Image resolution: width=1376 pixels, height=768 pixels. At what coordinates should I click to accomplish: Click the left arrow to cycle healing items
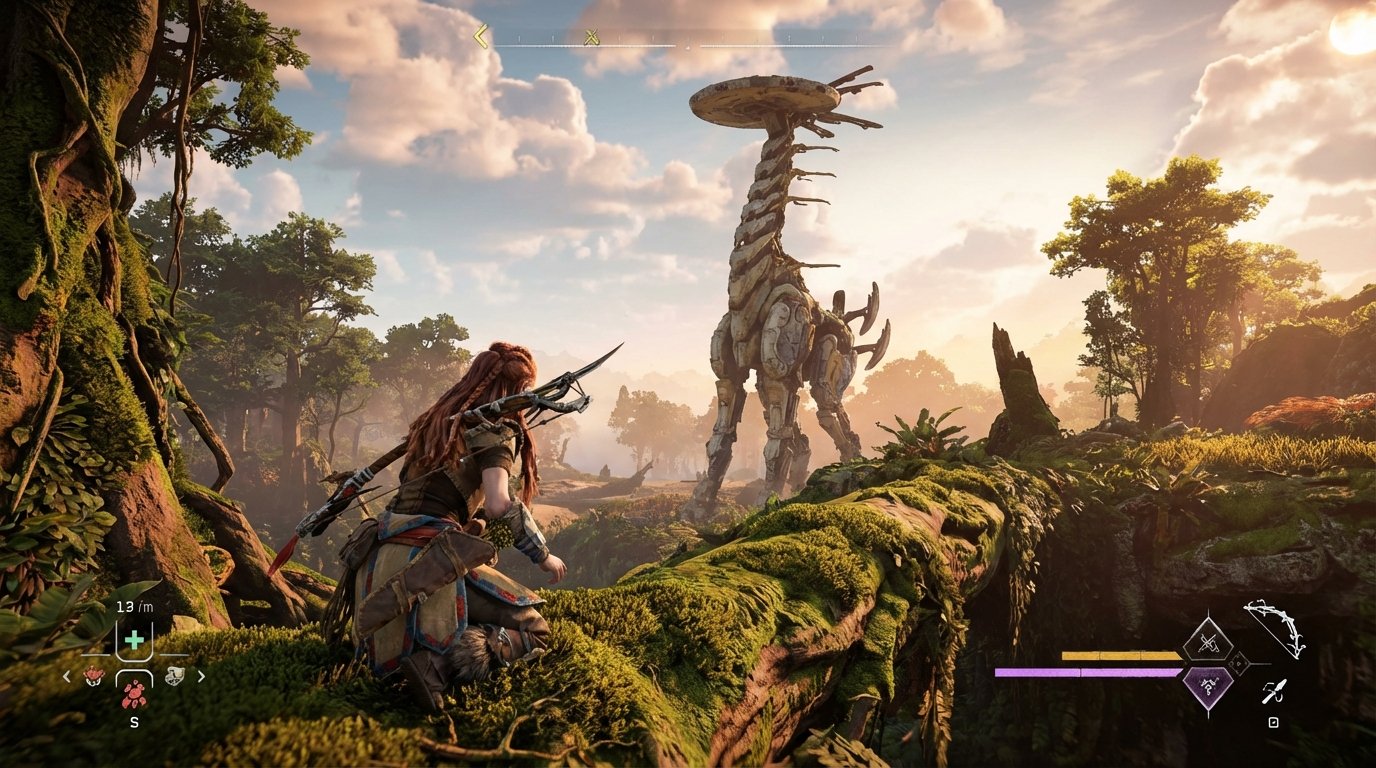point(66,676)
